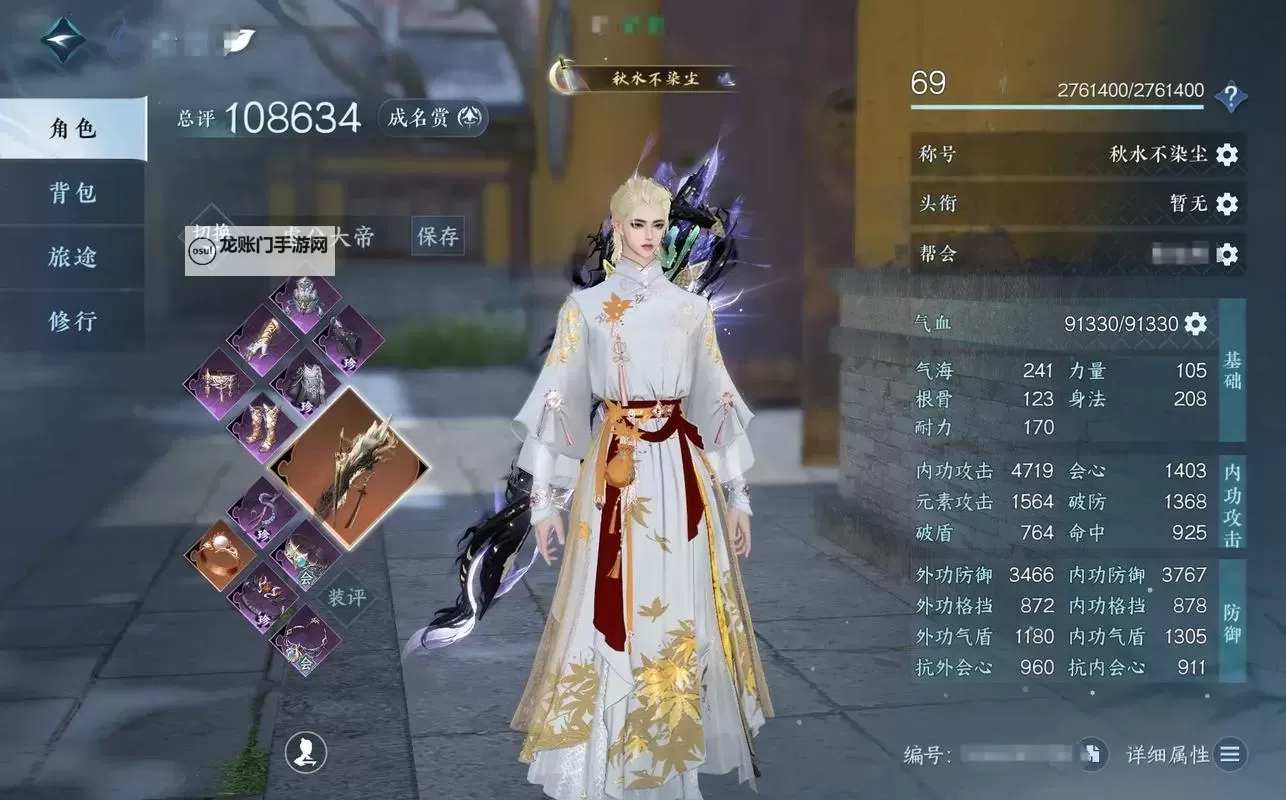Open the 成名赏 seal icon

[431, 118]
